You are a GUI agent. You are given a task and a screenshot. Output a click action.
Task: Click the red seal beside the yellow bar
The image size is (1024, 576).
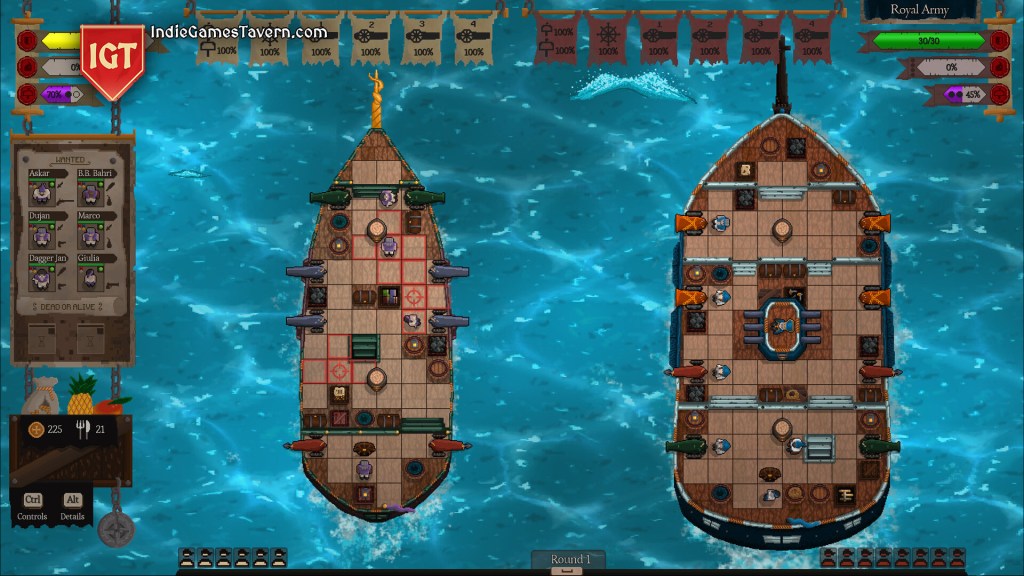[26, 42]
